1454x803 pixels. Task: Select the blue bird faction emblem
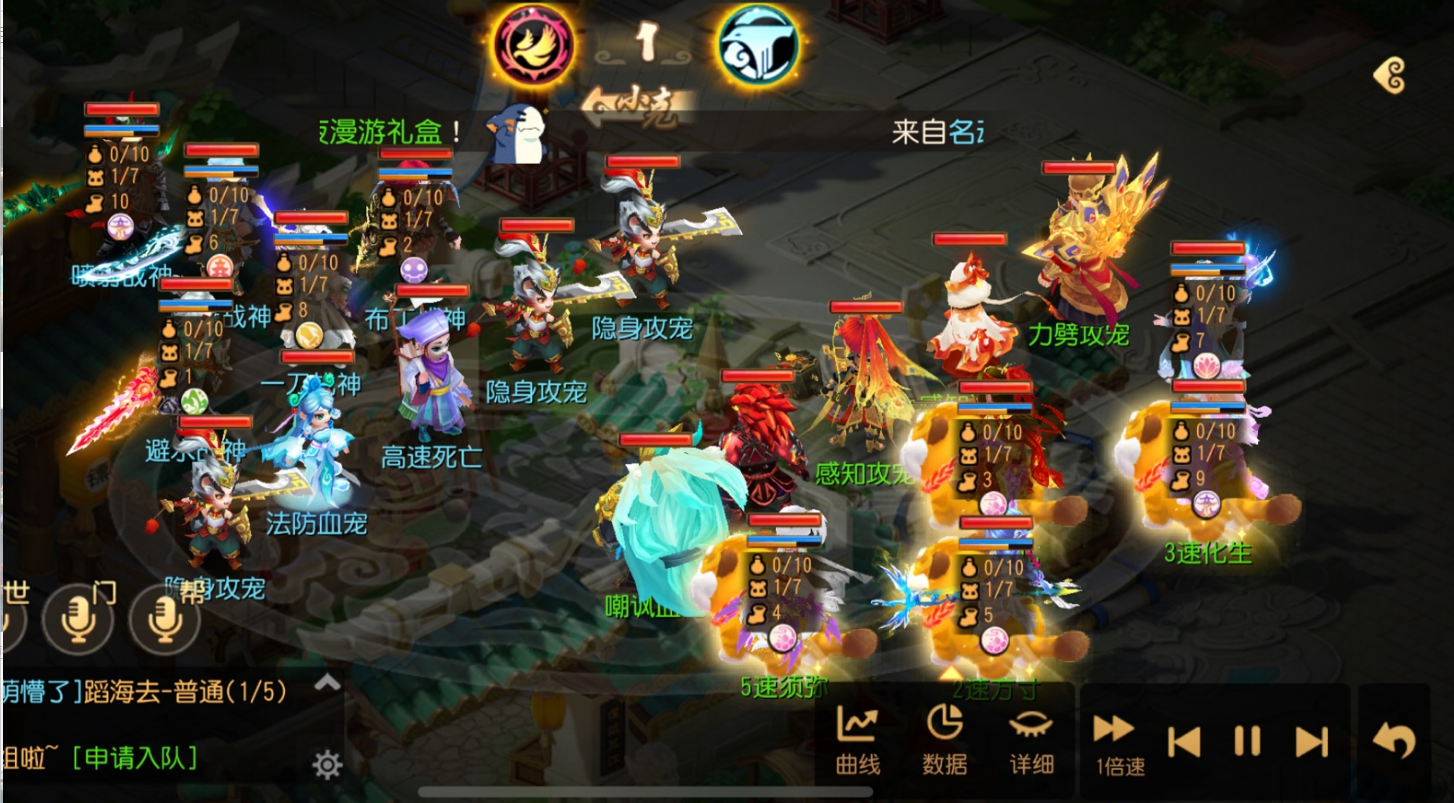tap(757, 44)
